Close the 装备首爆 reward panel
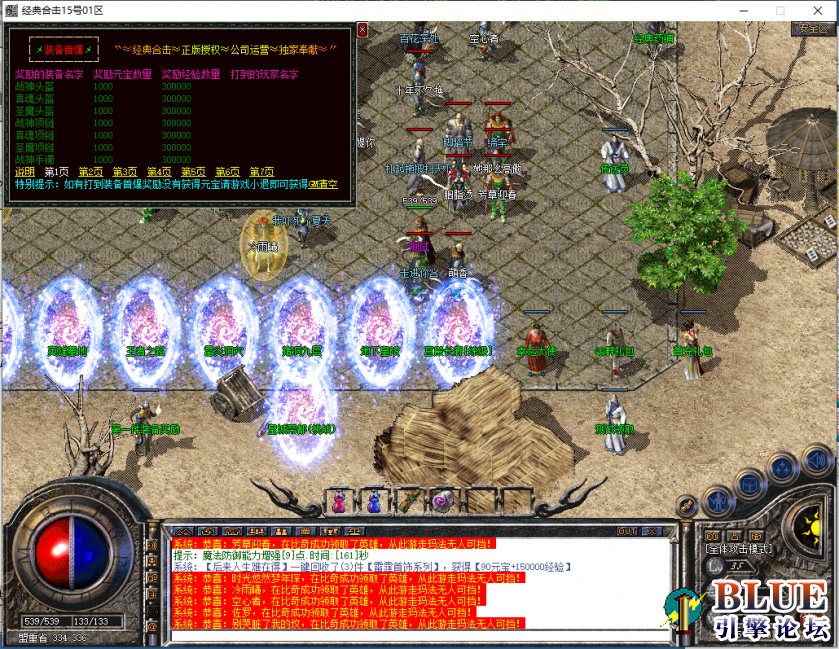The height and width of the screenshot is (649, 839). click(363, 30)
